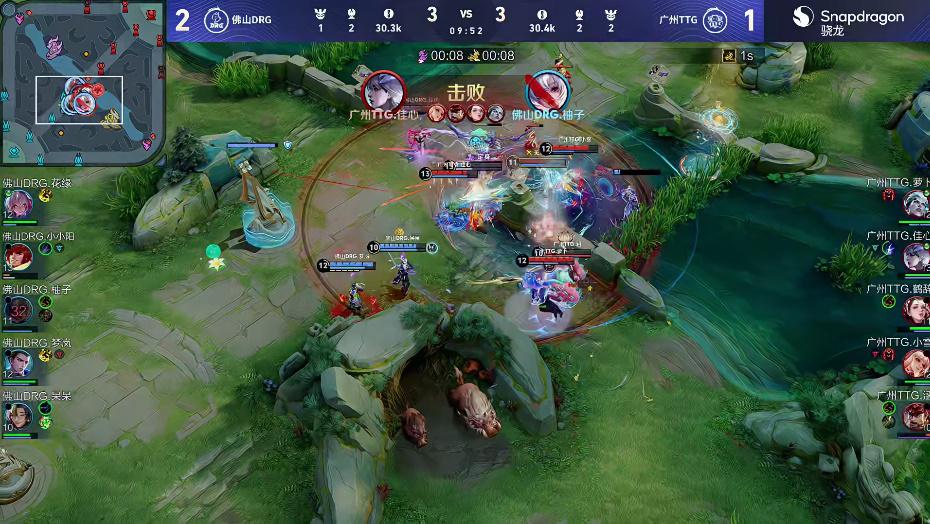Choose DRG player 柚子's respawning portrait
The image size is (930, 524).
pos(18,310)
